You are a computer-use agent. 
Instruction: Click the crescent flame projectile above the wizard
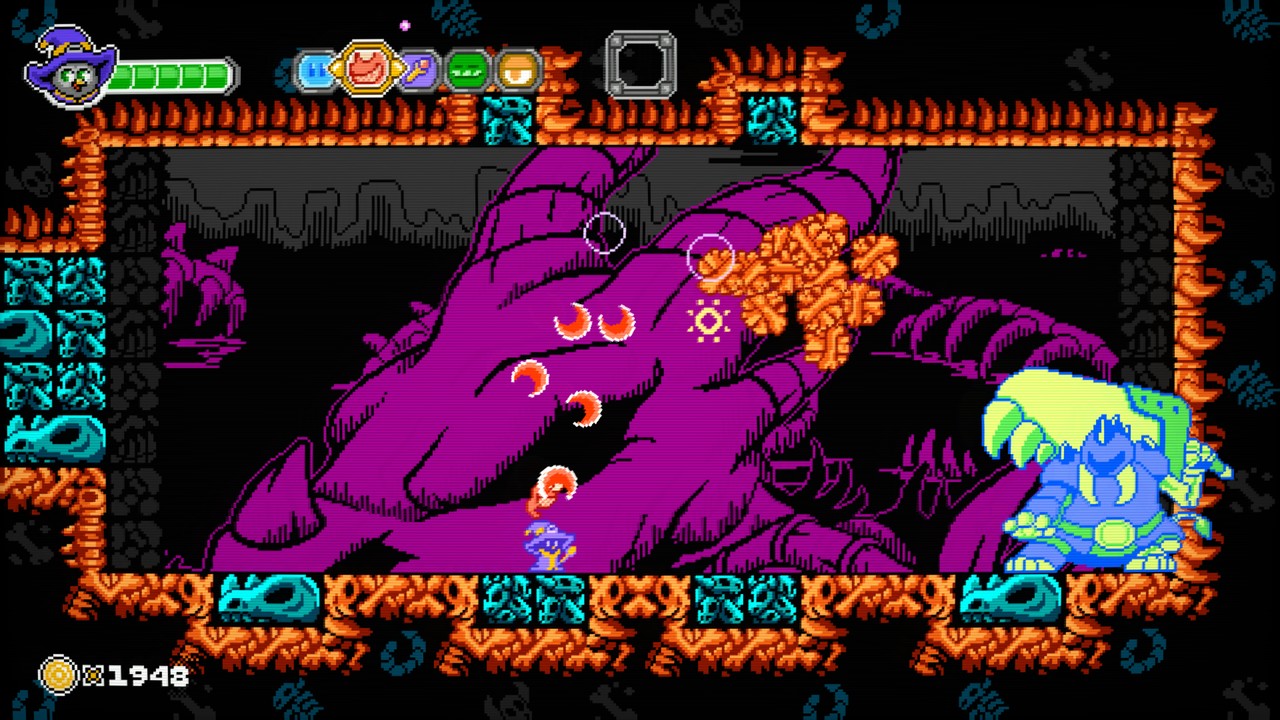[556, 484]
